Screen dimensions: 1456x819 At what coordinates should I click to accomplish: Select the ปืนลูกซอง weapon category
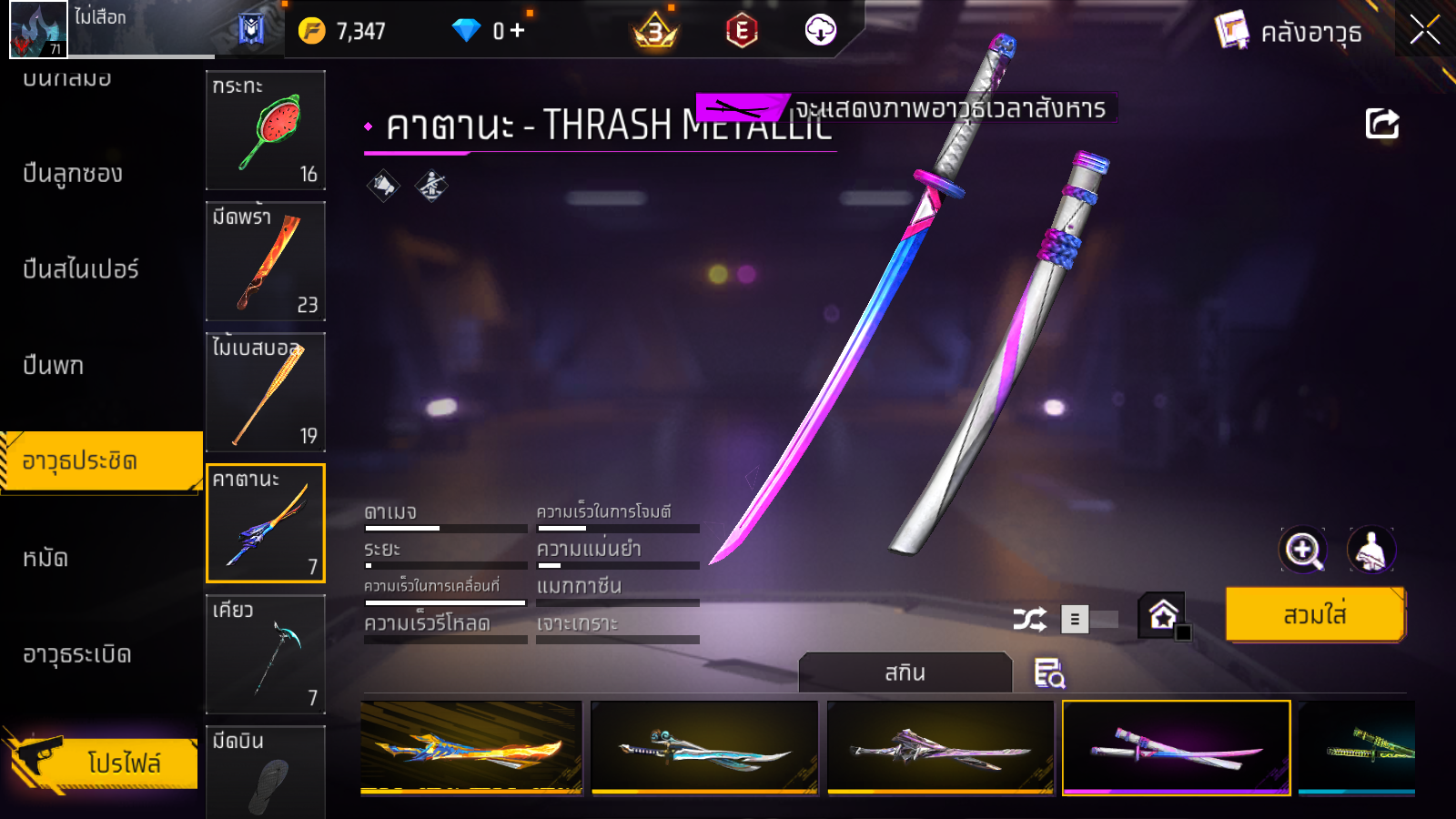73,174
